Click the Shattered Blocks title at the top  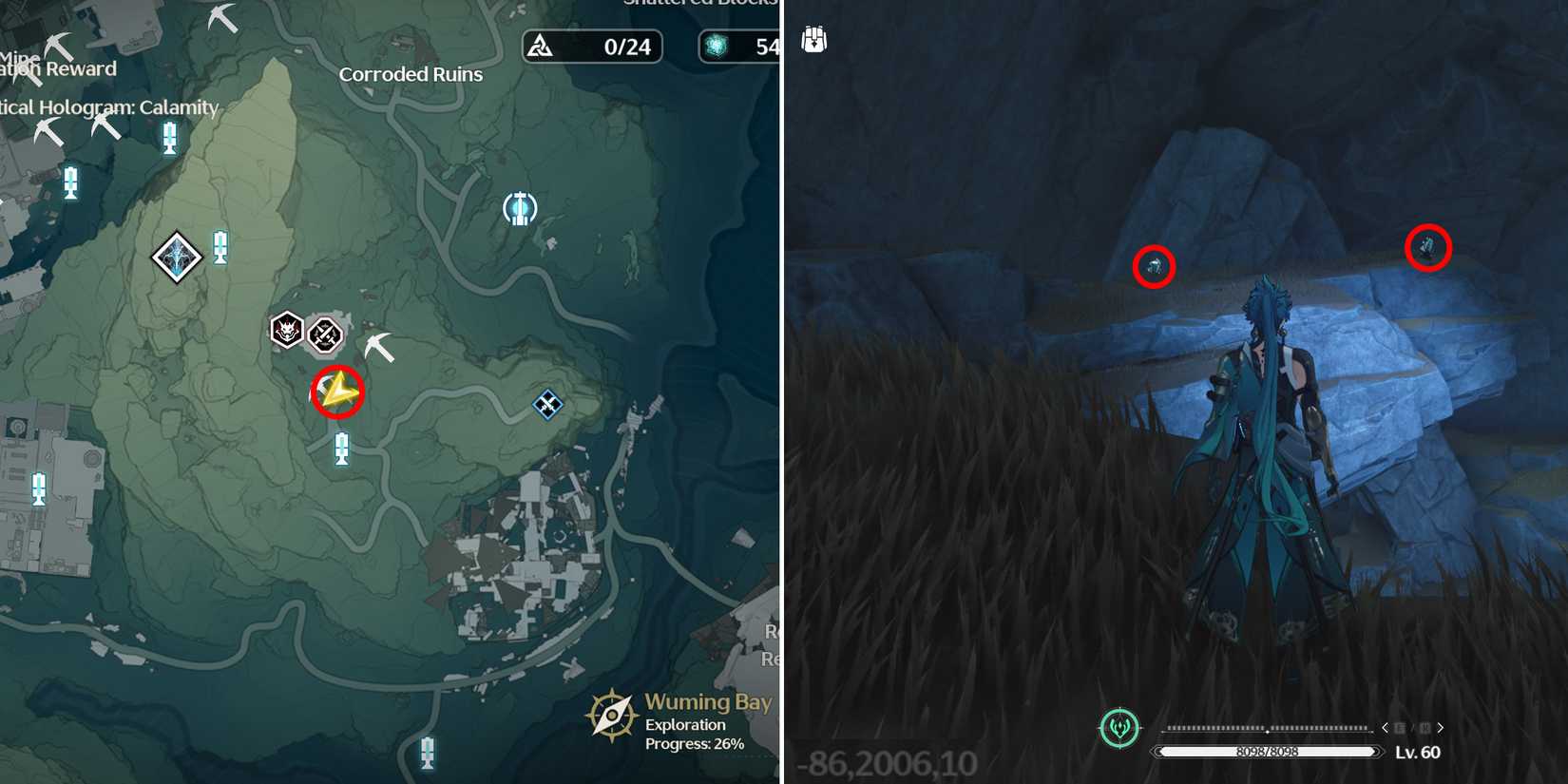coord(700,5)
